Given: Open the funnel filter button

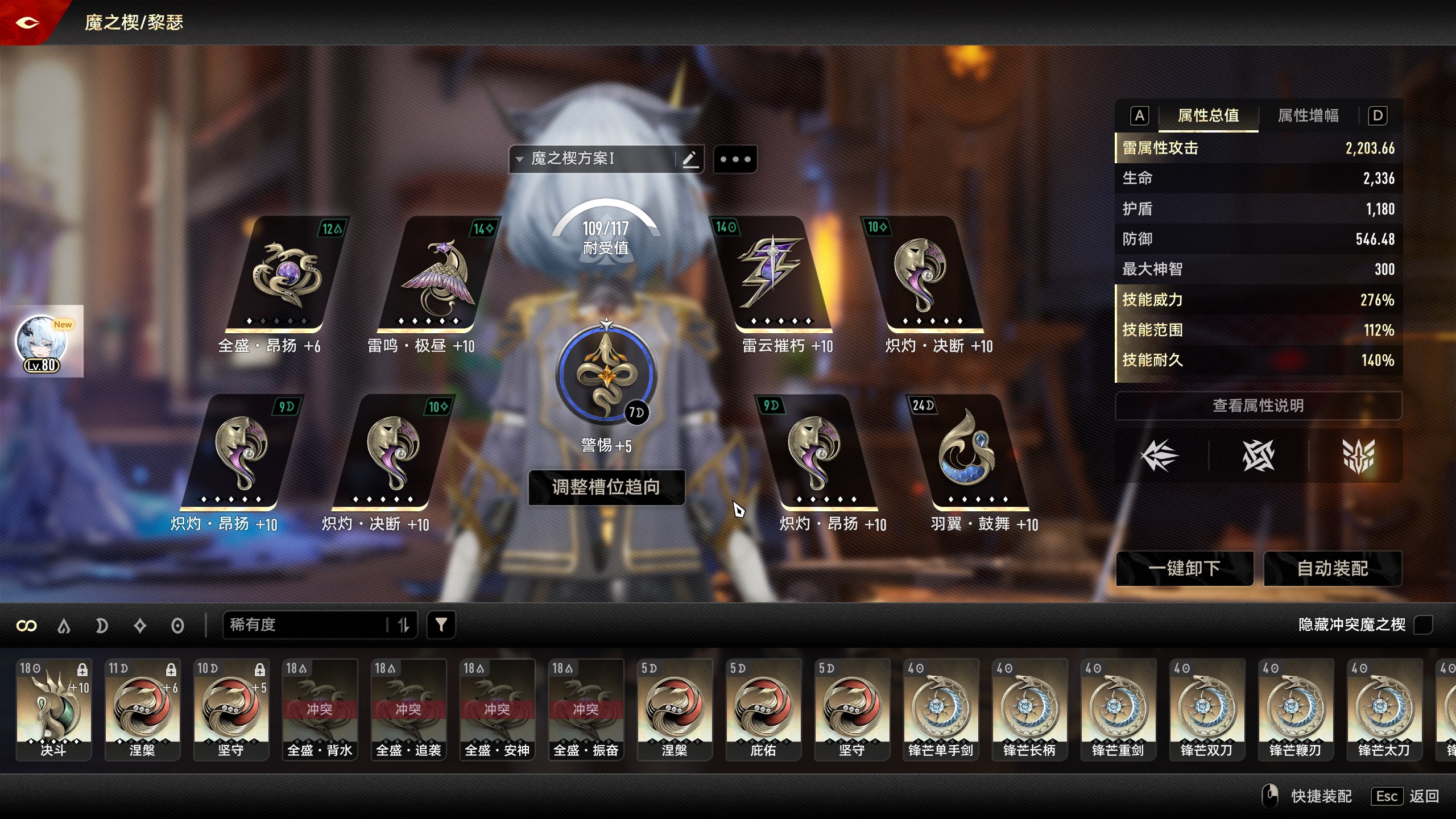Looking at the screenshot, I should (441, 625).
